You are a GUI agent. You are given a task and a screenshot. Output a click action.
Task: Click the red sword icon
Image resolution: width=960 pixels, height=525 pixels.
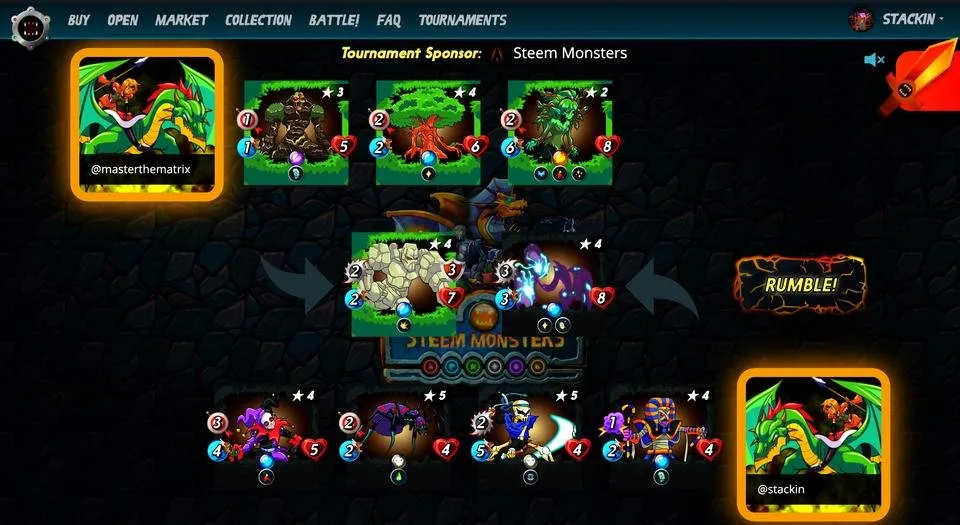point(905,82)
